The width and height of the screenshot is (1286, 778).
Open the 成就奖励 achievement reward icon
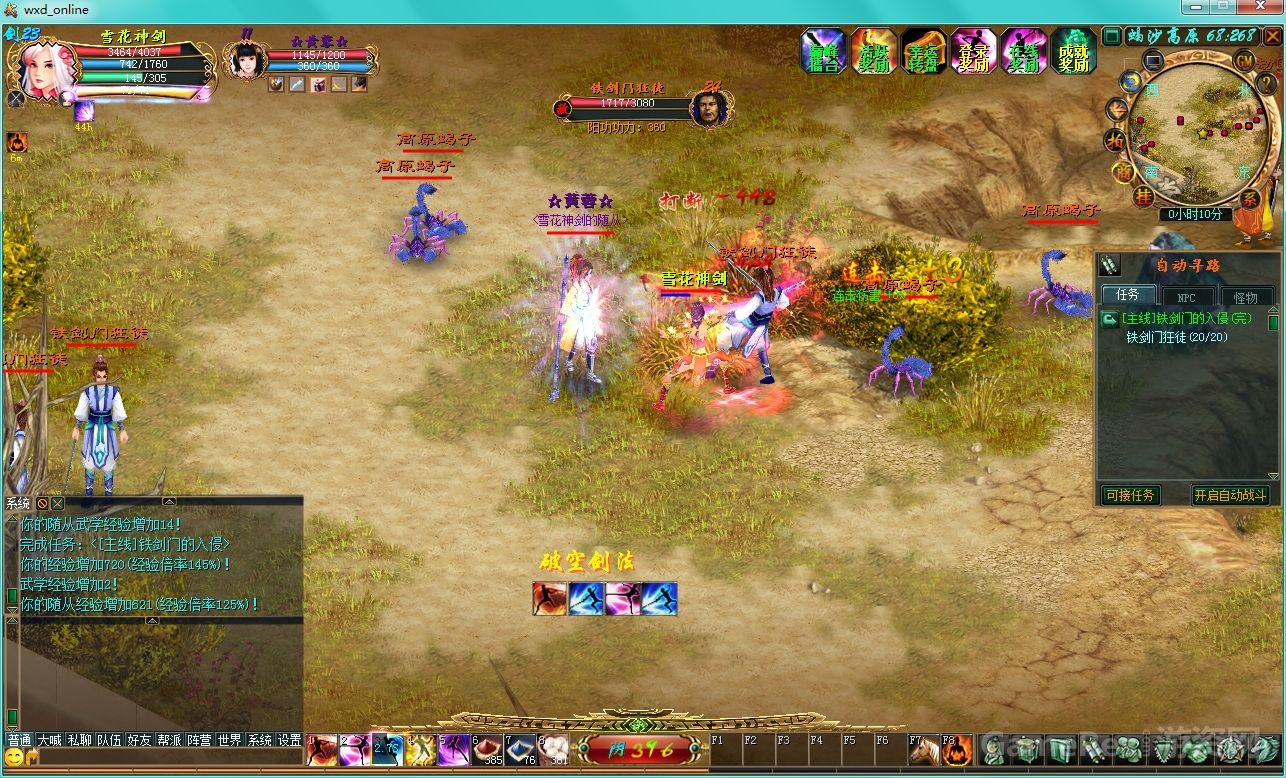(x=1073, y=52)
